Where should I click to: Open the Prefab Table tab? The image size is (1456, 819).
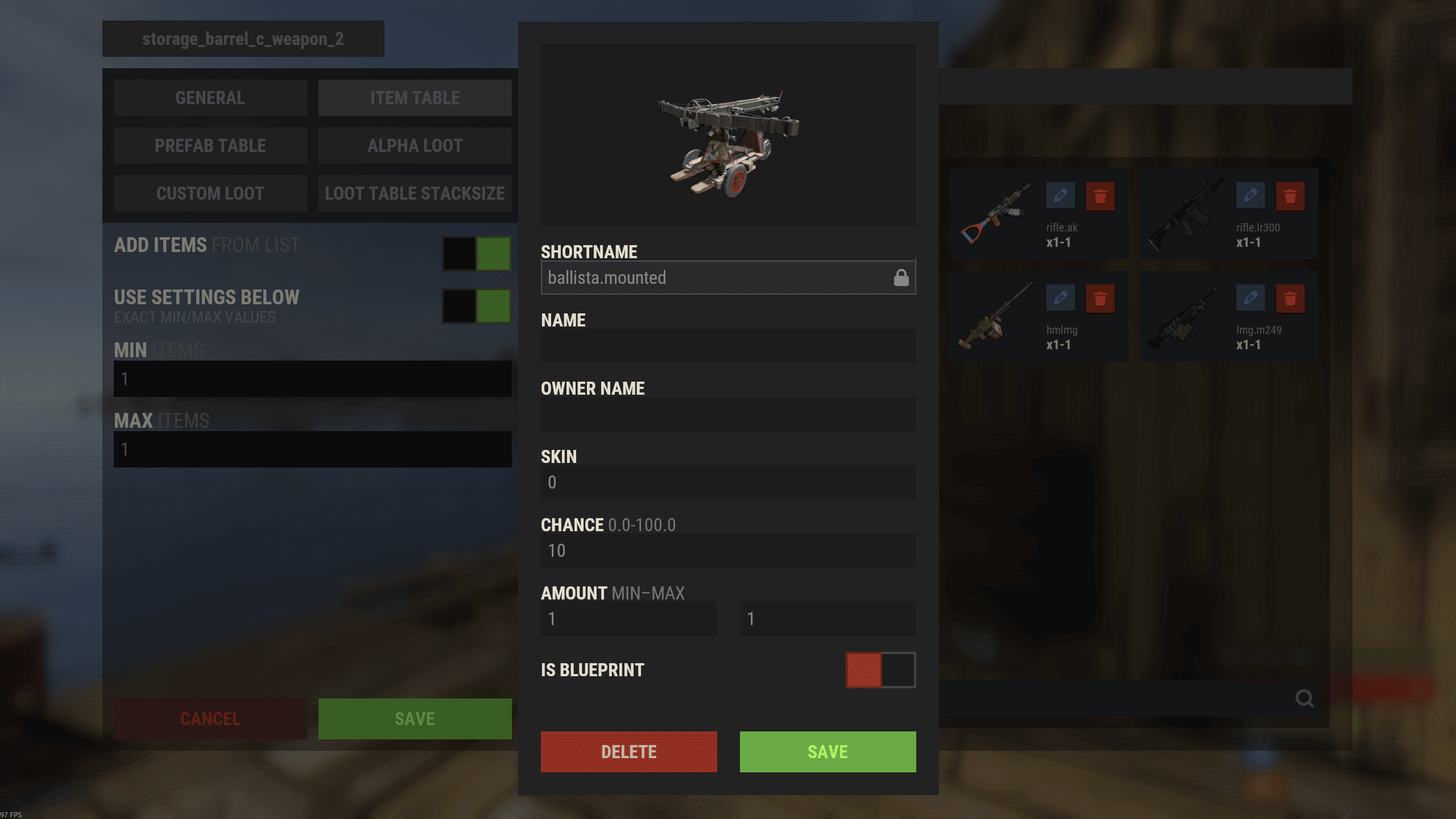point(210,146)
